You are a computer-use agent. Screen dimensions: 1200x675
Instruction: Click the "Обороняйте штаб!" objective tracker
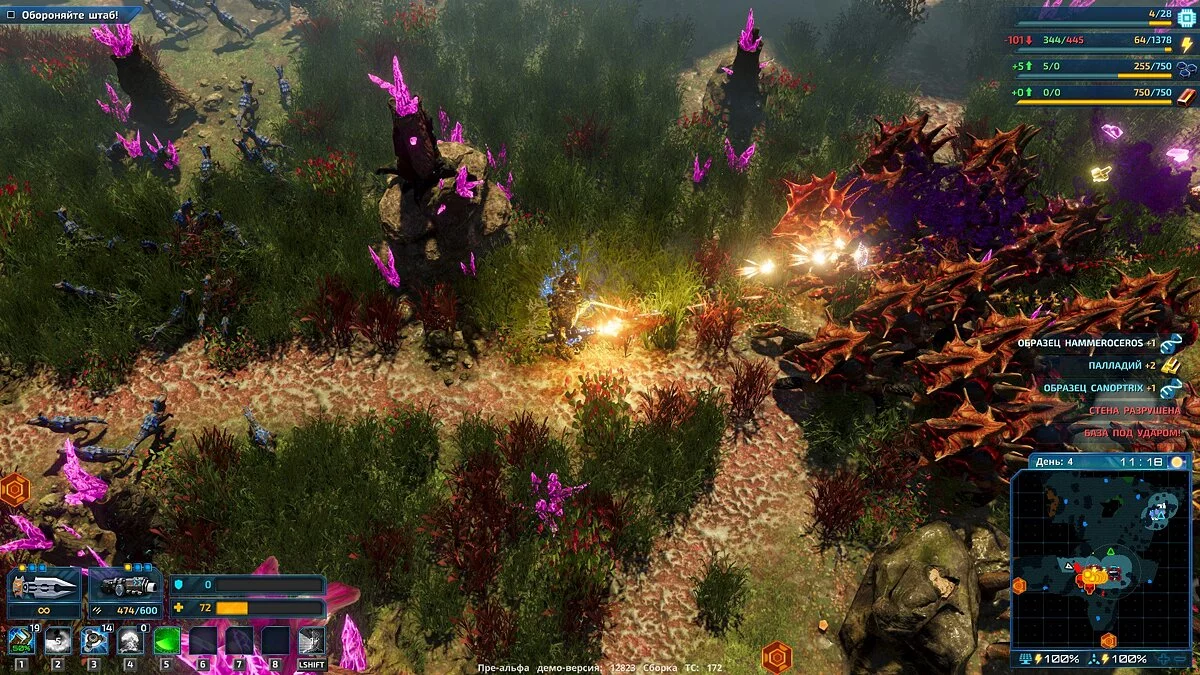70,15
